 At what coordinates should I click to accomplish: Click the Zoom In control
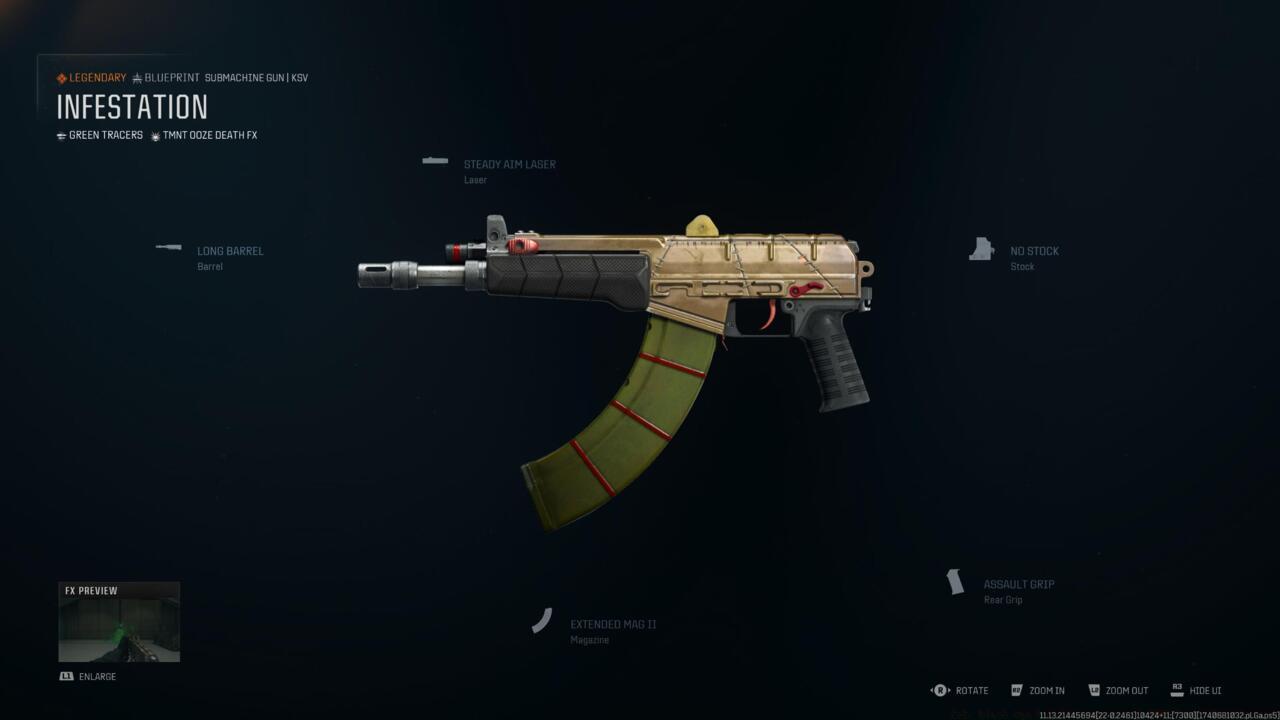1038,690
